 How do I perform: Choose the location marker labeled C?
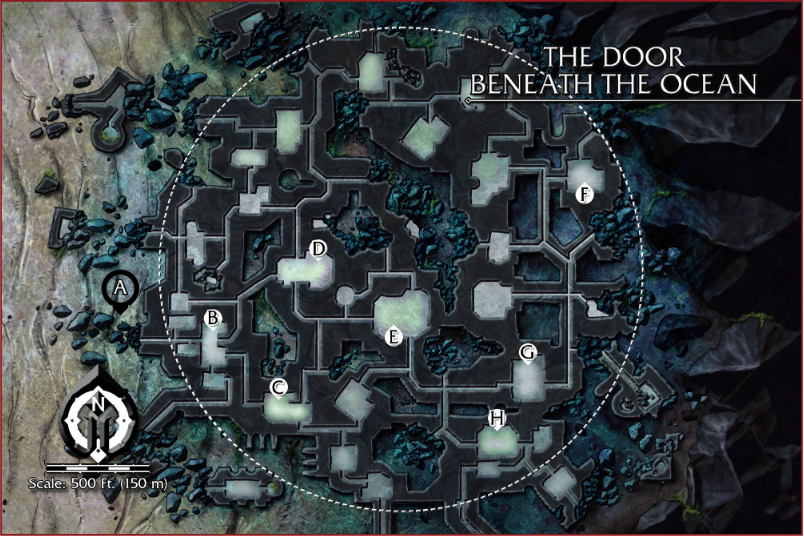point(279,387)
